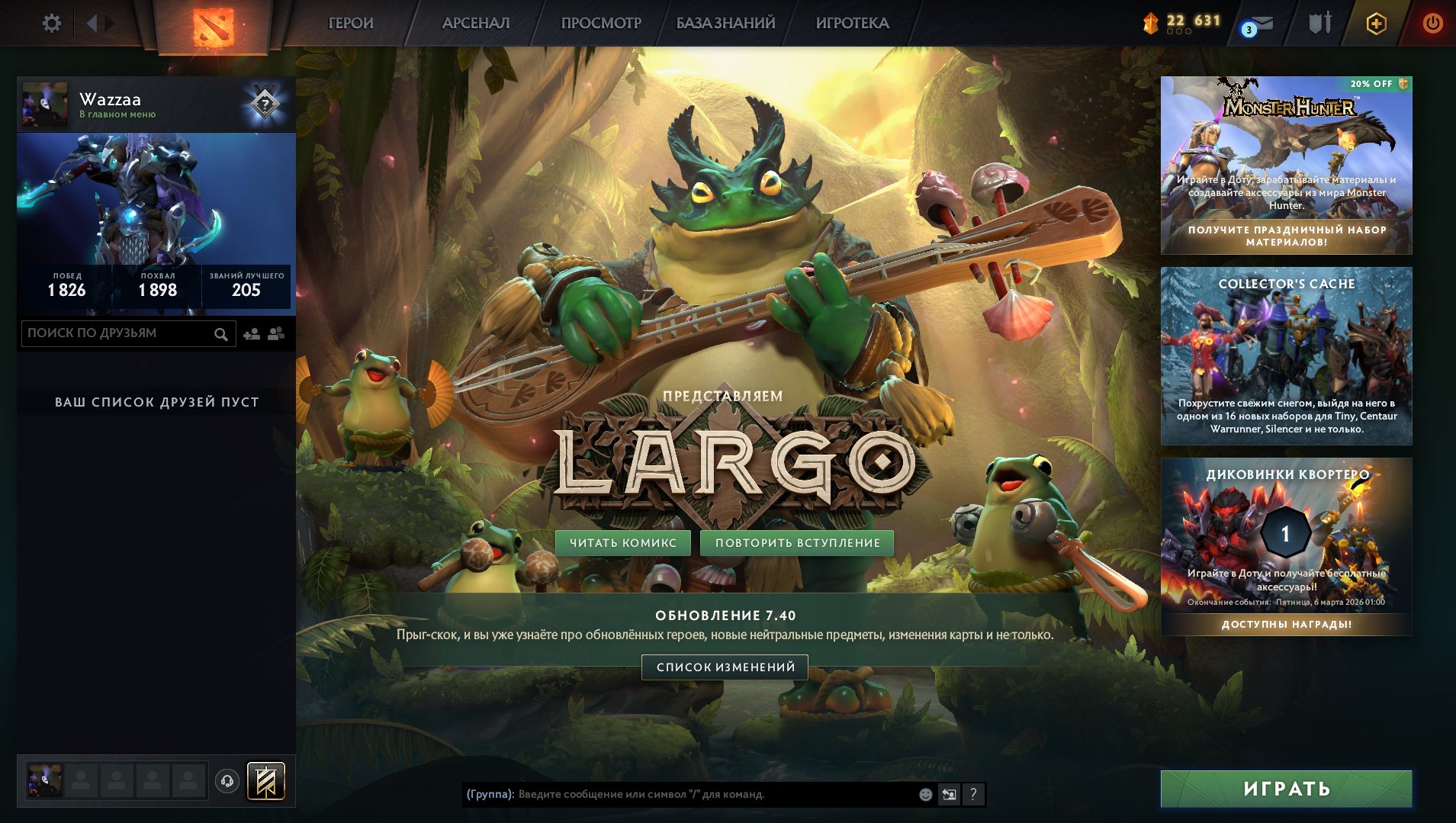The image size is (1456, 823).
Task: Open the Battle Pass banner icon
Action: pos(267,780)
